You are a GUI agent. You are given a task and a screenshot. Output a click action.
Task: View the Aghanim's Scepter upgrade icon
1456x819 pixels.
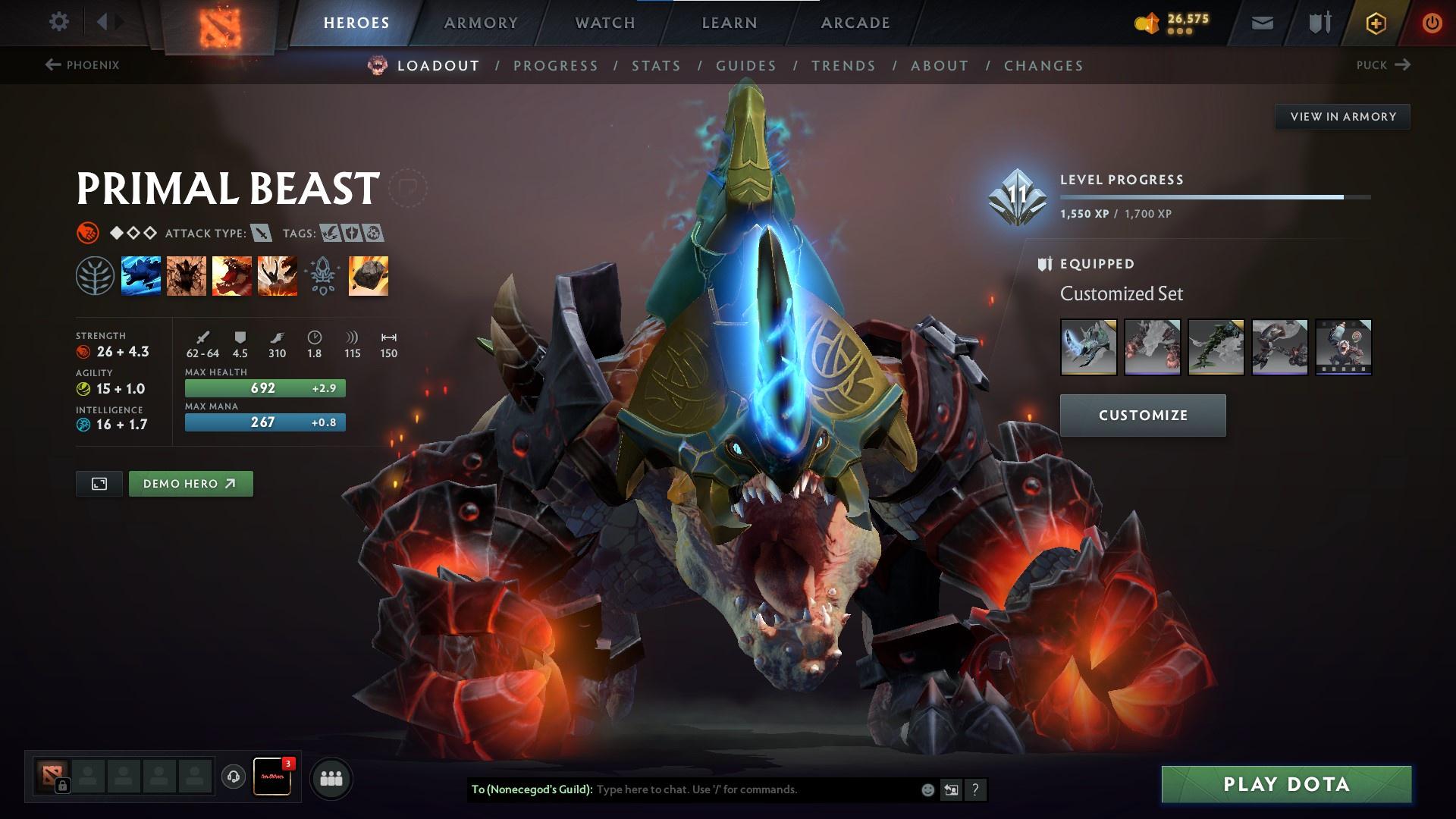click(x=322, y=276)
